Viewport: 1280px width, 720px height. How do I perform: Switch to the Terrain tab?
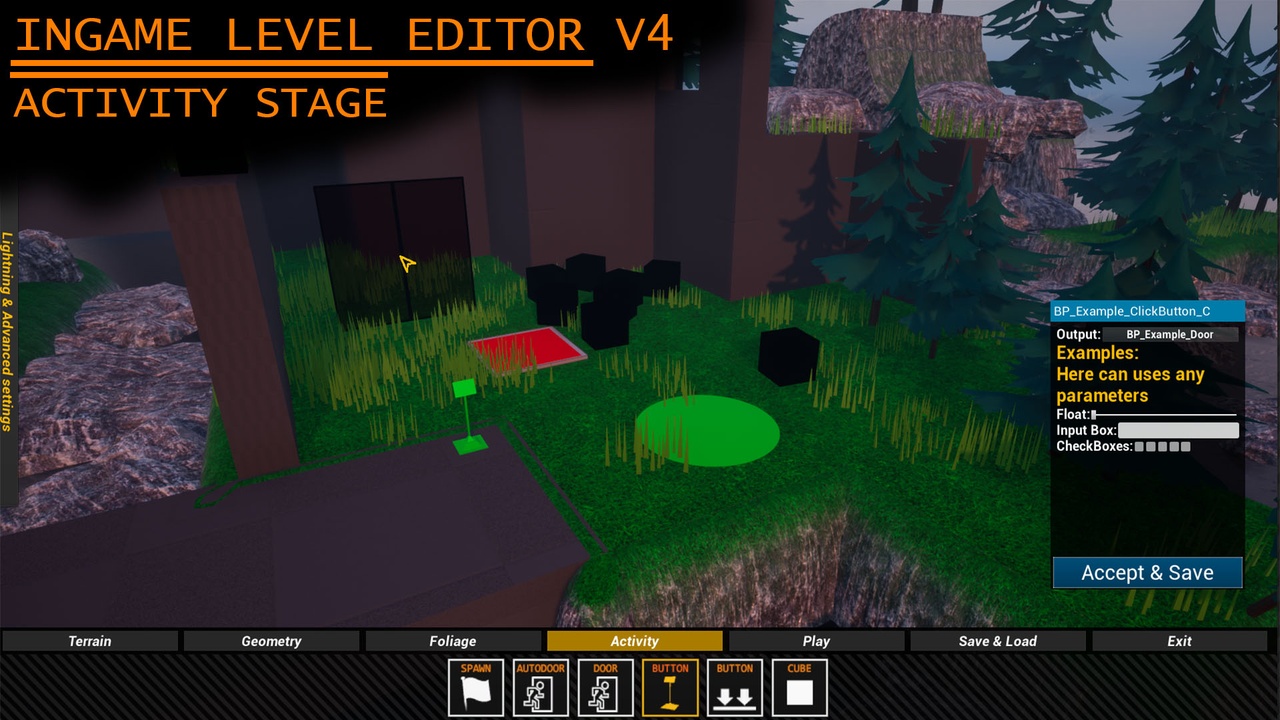(x=89, y=641)
